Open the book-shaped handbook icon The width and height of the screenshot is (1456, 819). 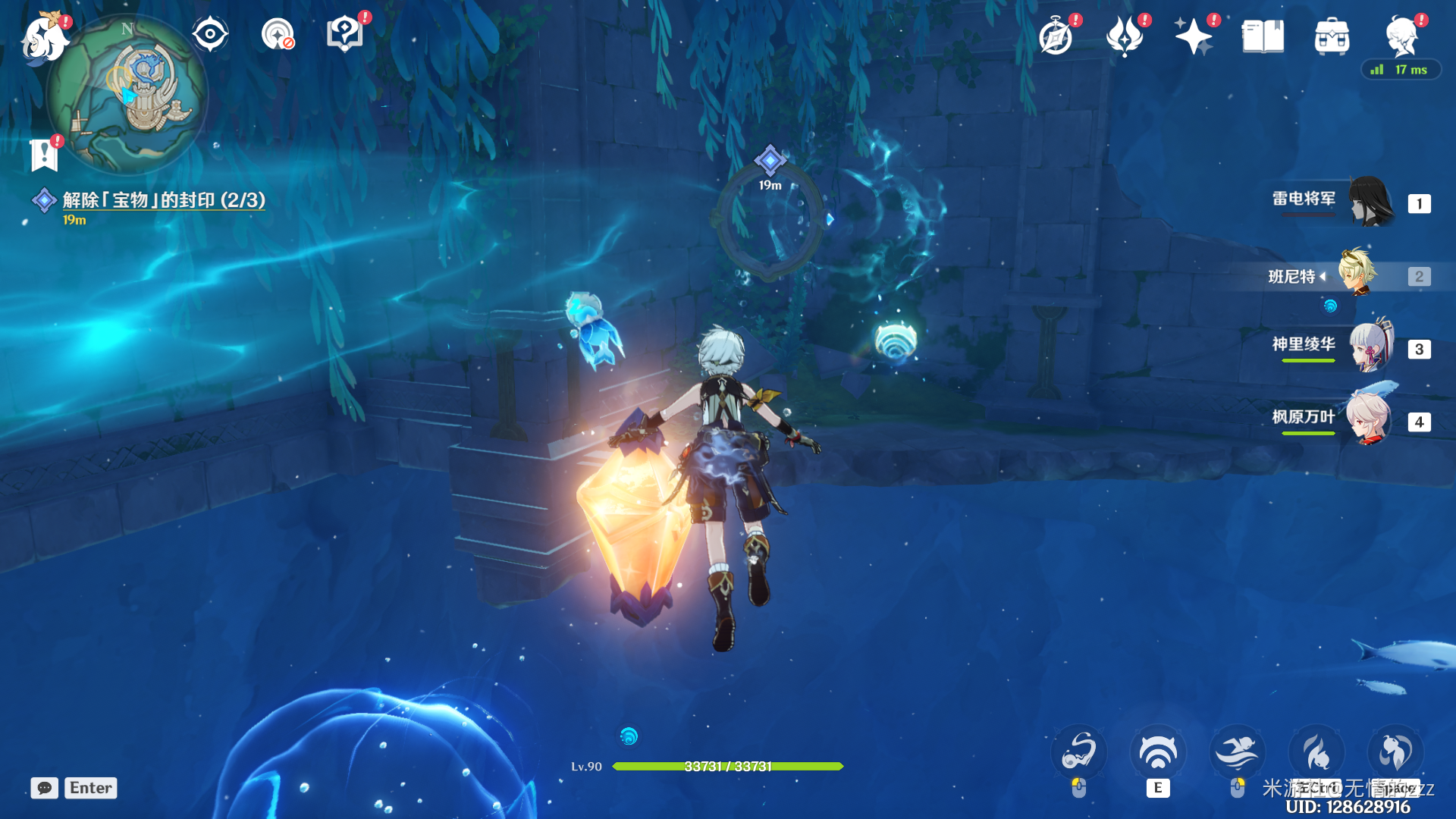point(1263,36)
